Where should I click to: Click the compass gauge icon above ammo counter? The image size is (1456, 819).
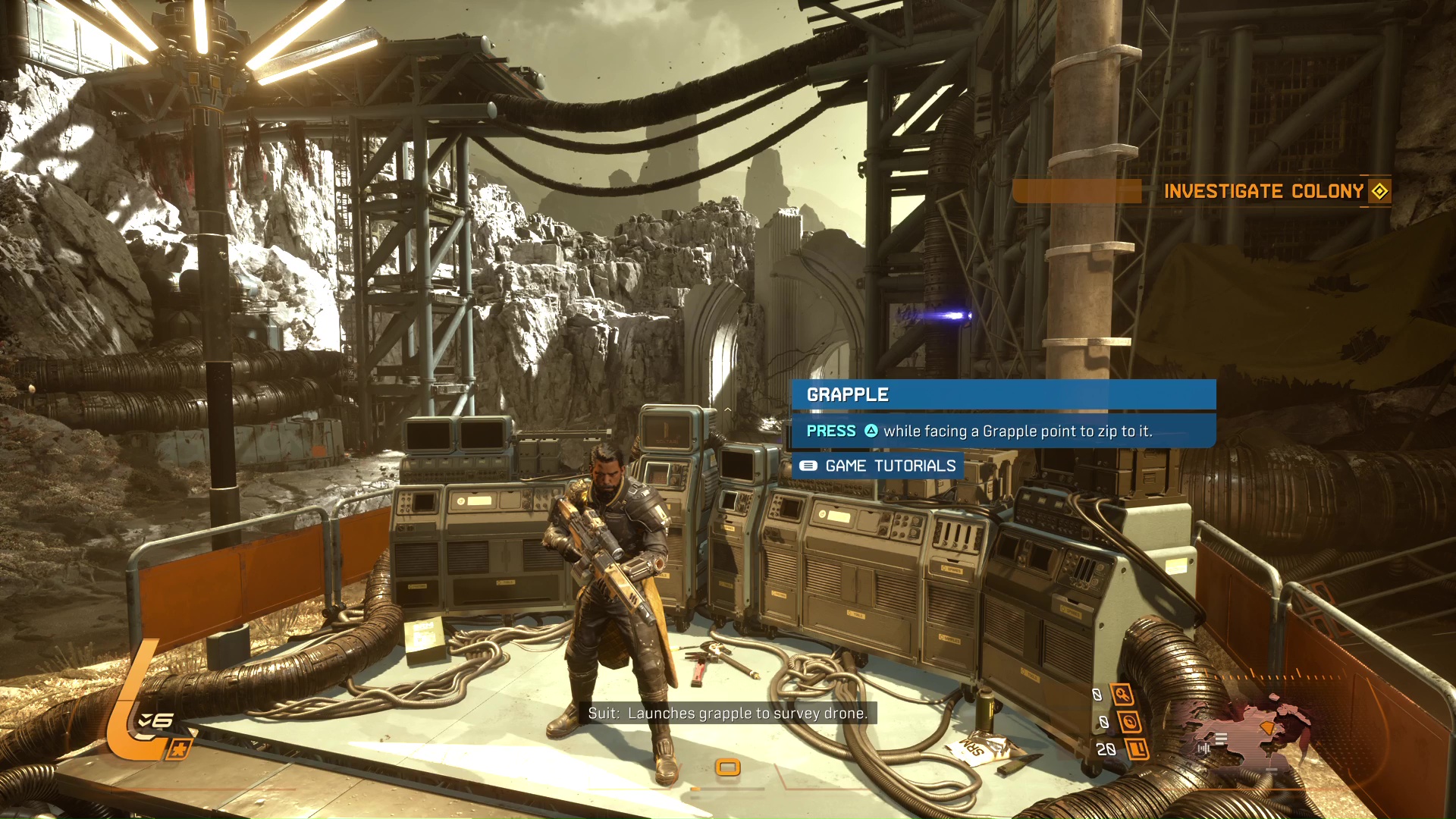click(1131, 723)
